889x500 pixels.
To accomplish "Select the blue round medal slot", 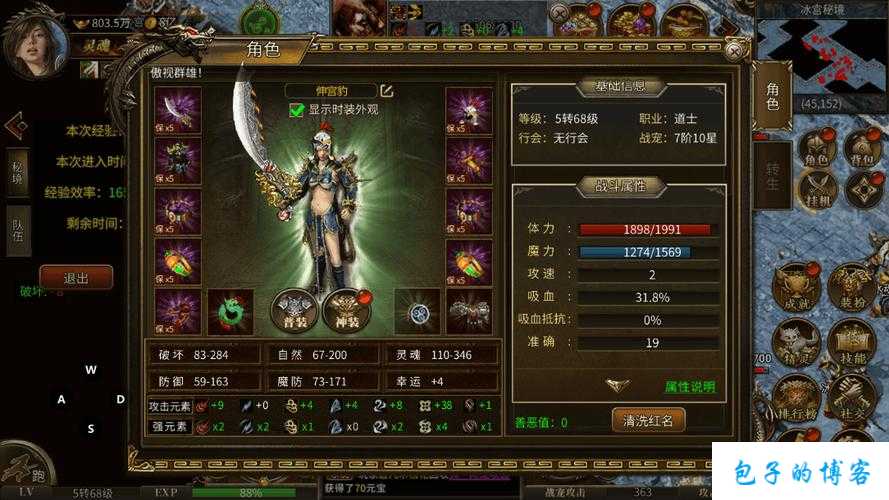I will click(x=417, y=311).
